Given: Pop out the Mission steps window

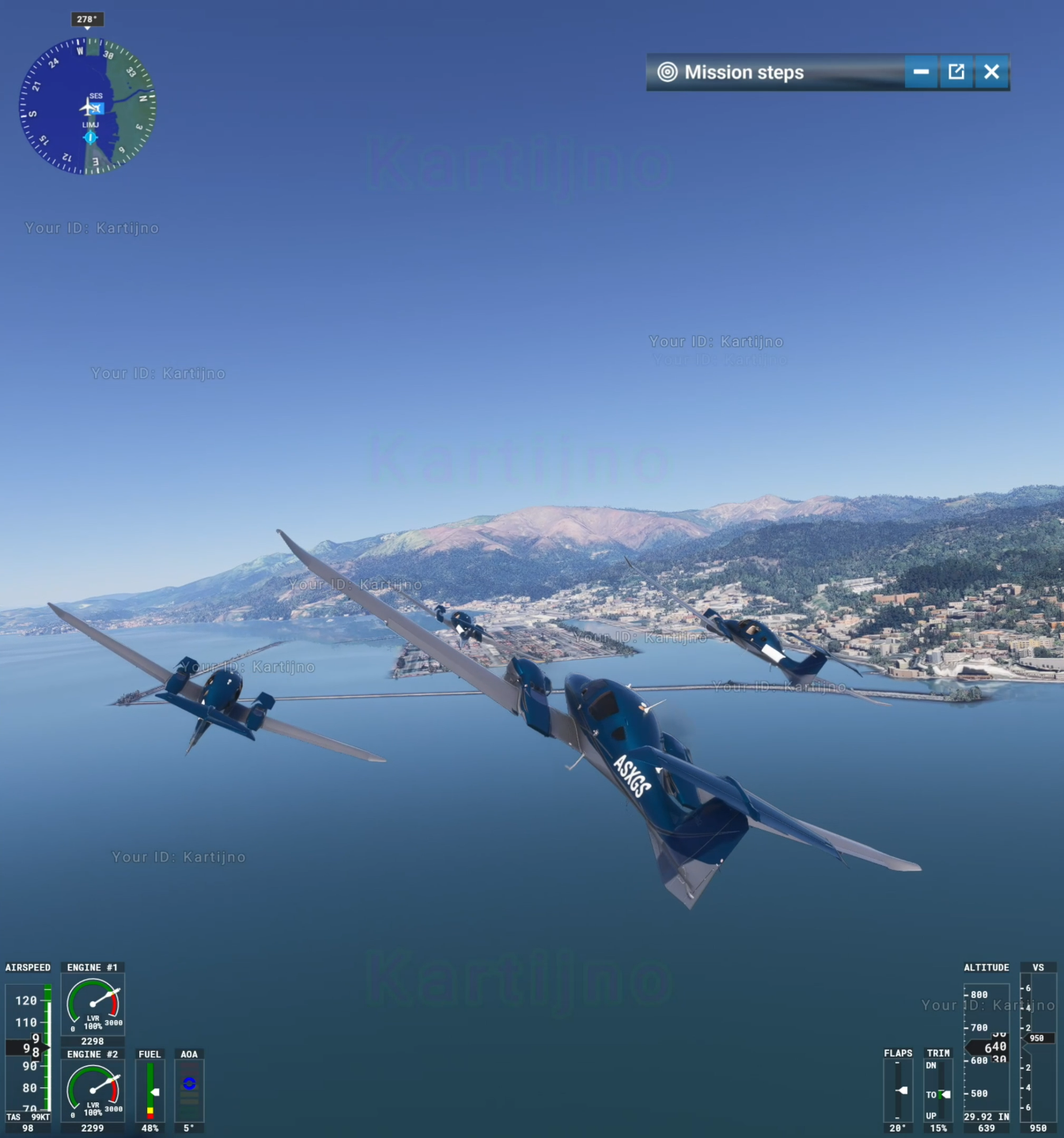Looking at the screenshot, I should [x=956, y=72].
